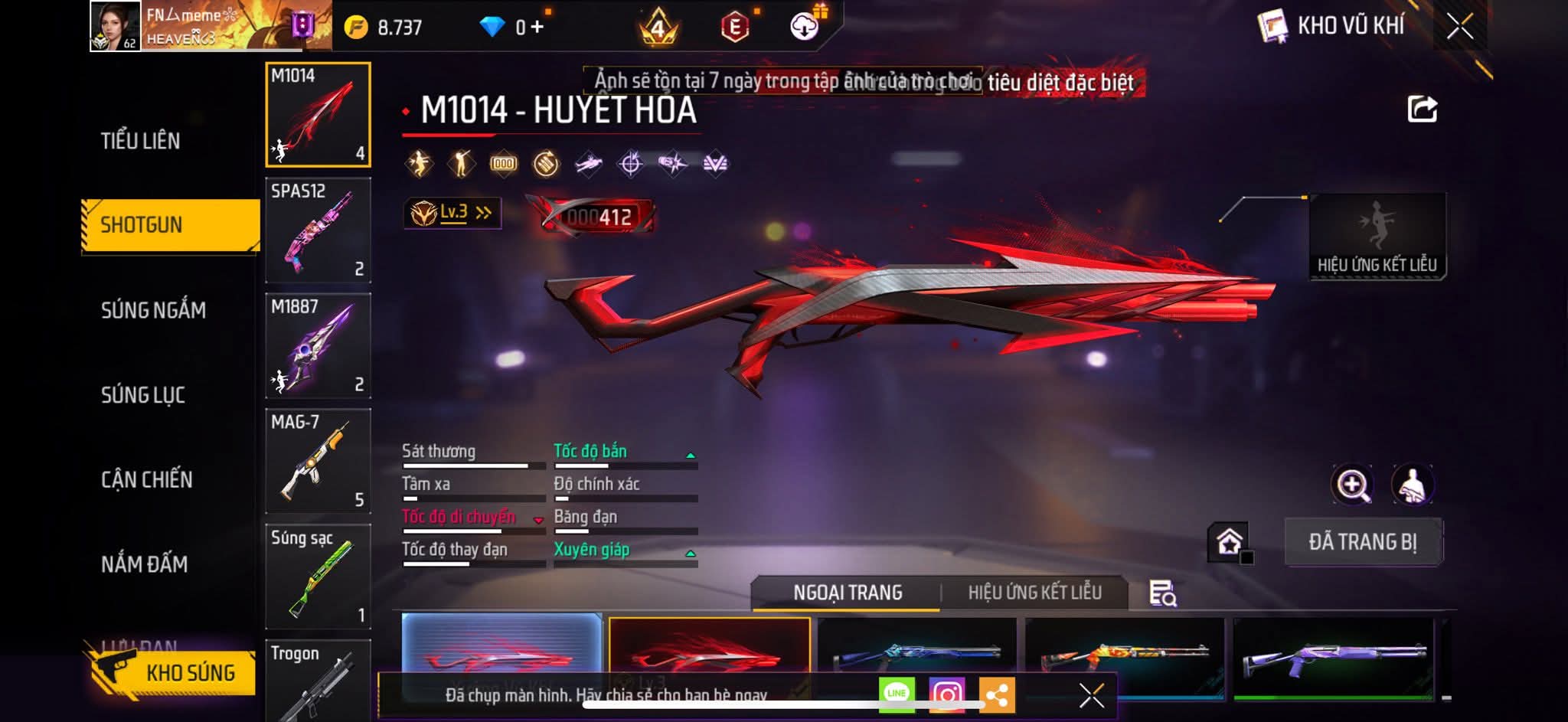This screenshot has width=1568, height=722.
Task: Add diamonds with the plus button
Action: 537,28
